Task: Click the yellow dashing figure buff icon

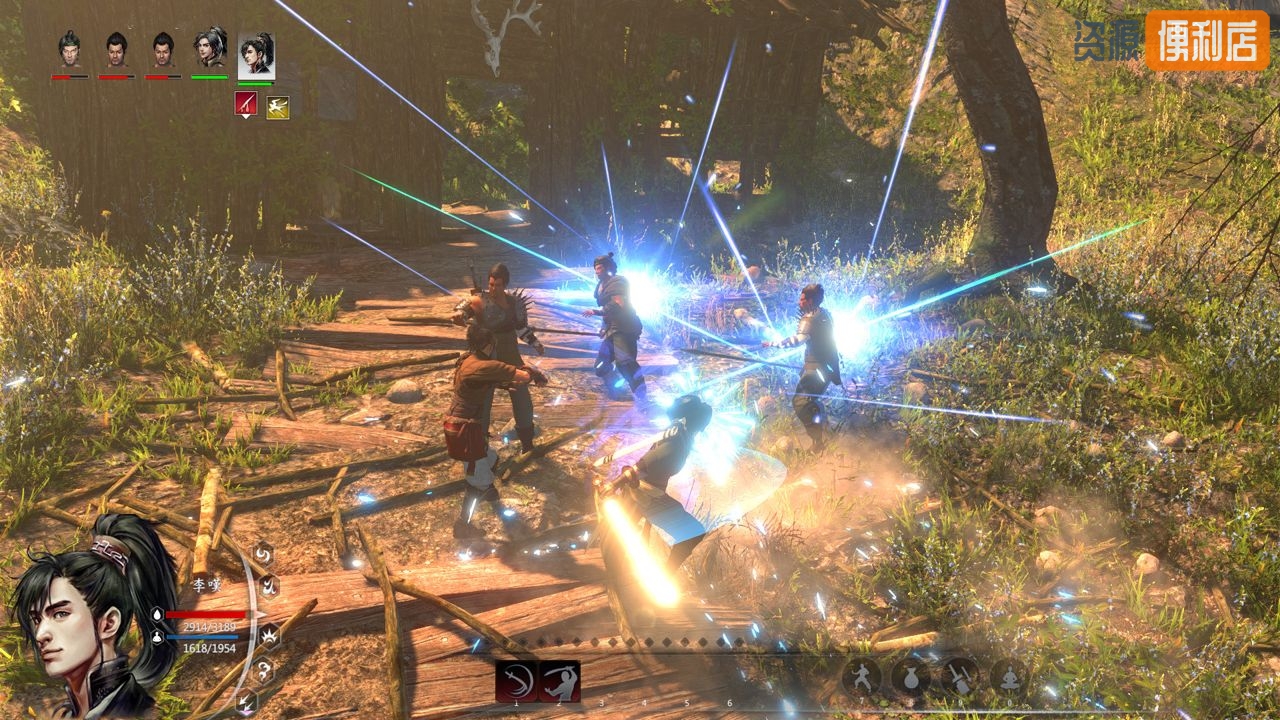Action: point(277,106)
